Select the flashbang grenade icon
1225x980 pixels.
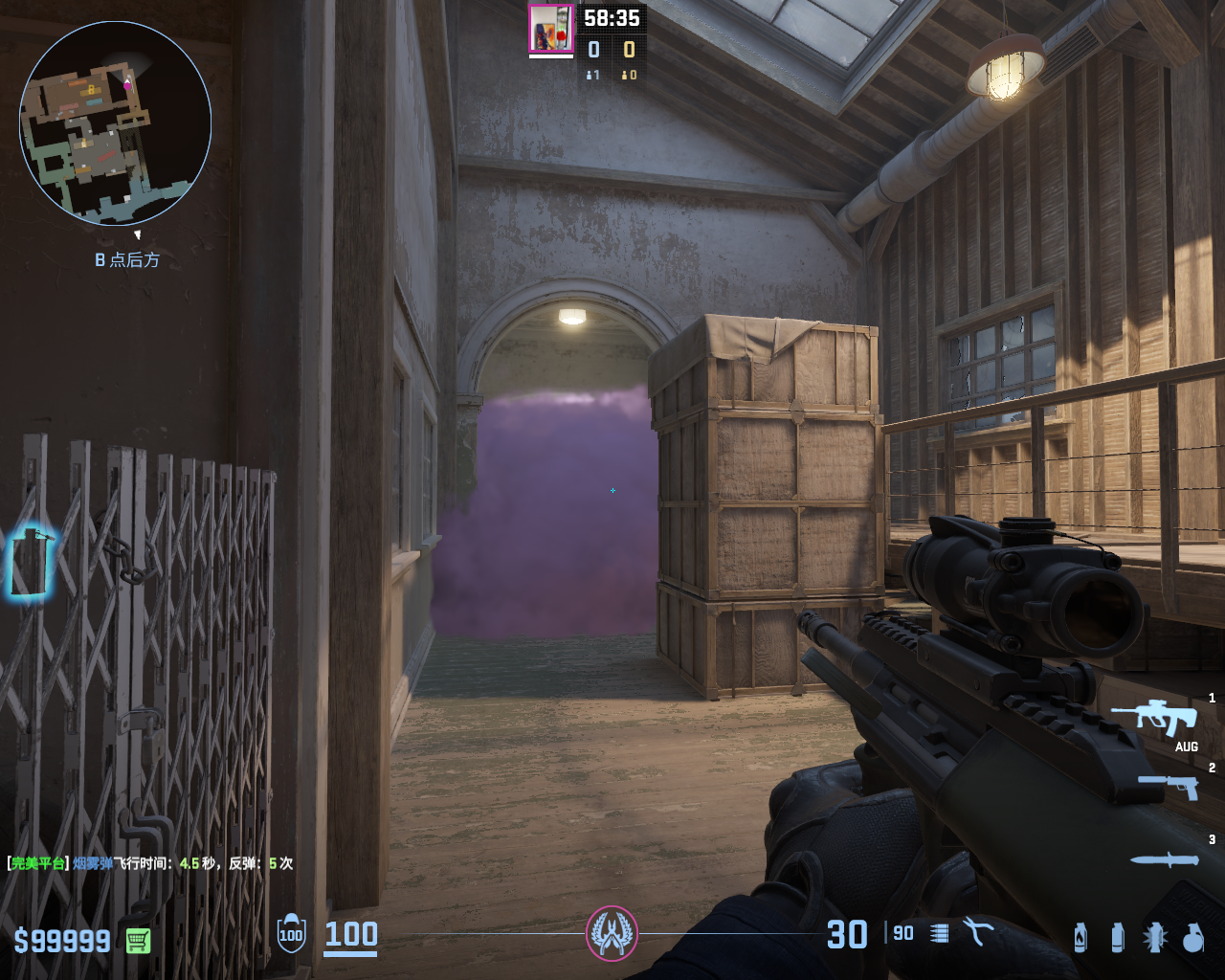click(1155, 937)
